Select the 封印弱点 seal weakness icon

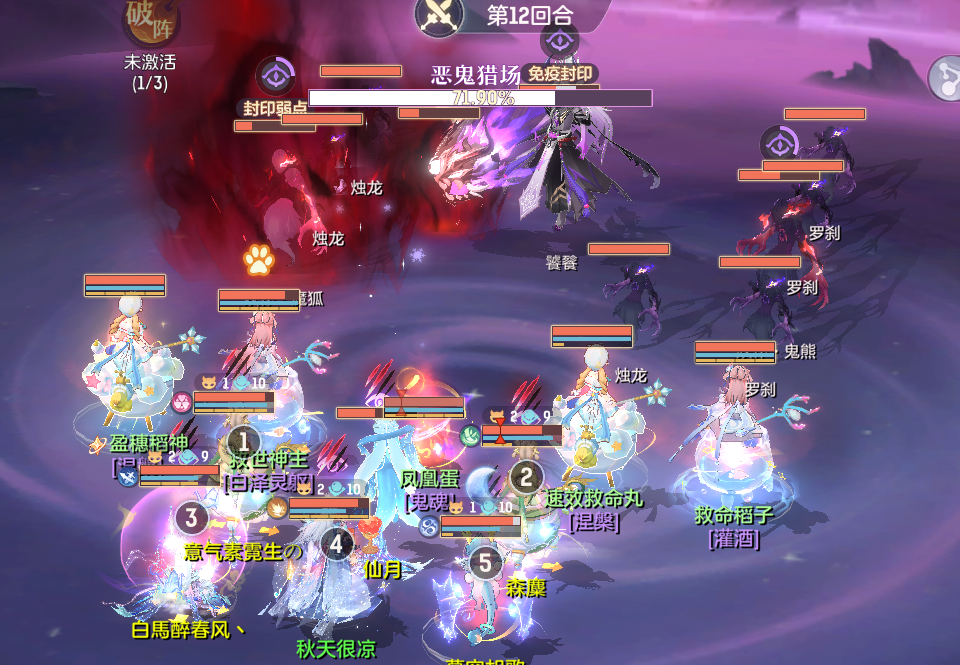(x=275, y=77)
